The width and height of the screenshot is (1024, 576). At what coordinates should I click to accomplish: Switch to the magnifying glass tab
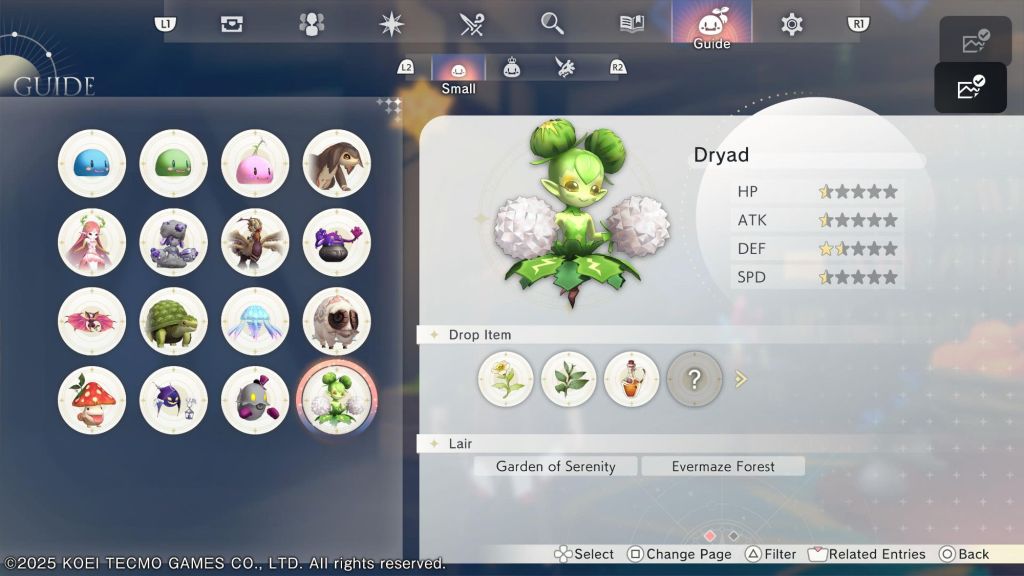pyautogui.click(x=552, y=24)
